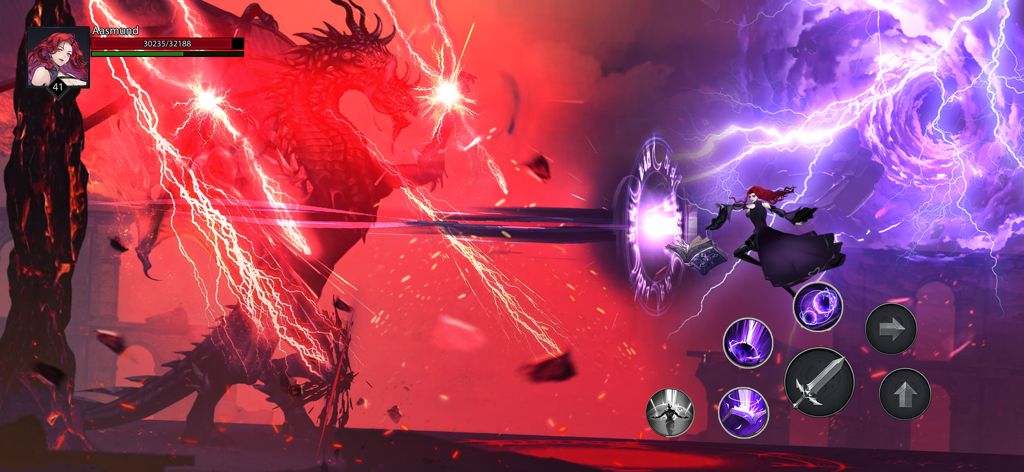Hit the up arrow jump button

tap(904, 394)
